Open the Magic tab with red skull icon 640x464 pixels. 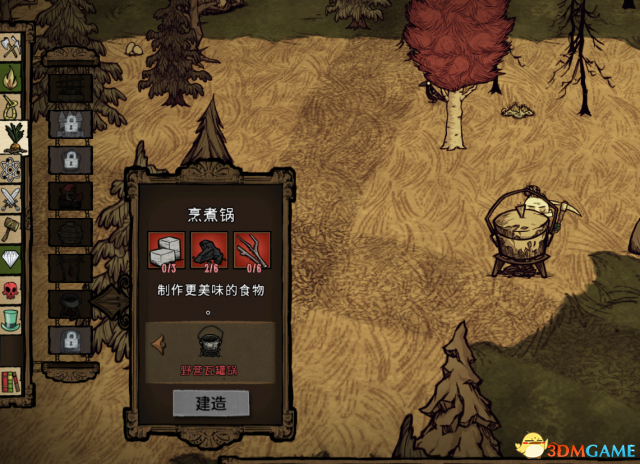tap(12, 291)
